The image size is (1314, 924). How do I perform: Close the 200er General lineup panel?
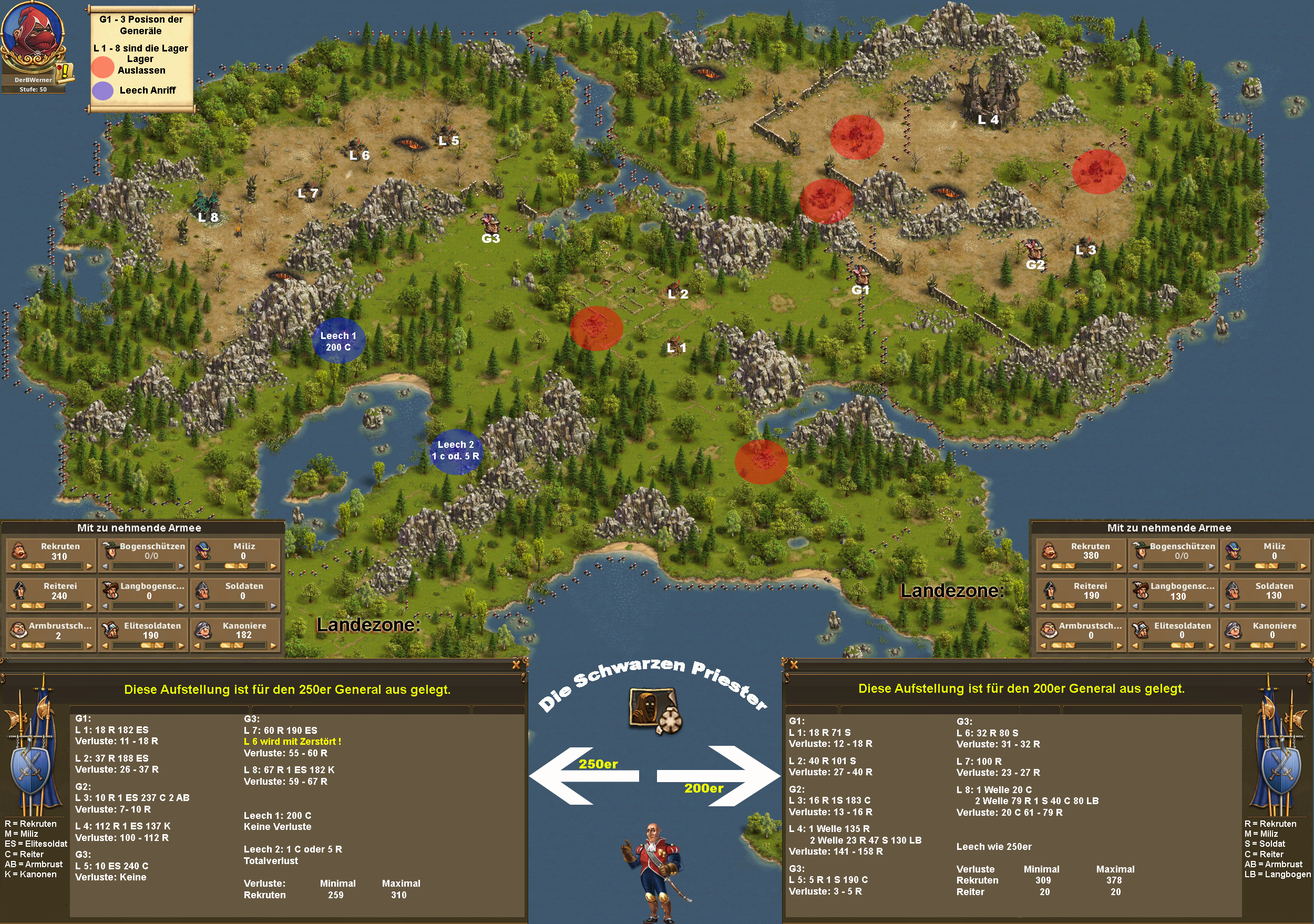[x=793, y=665]
